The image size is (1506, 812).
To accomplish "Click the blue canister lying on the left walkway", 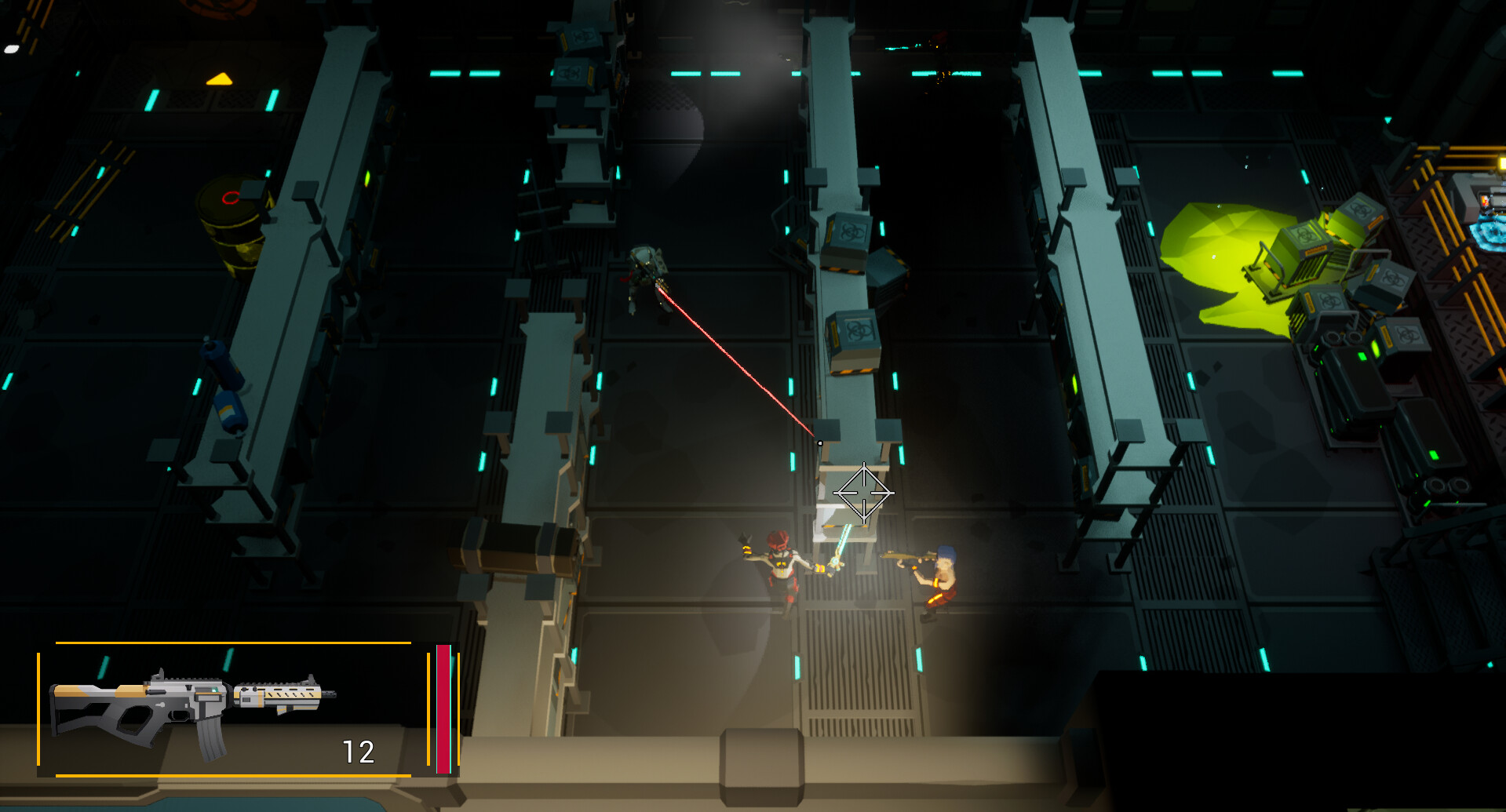I will pyautogui.click(x=224, y=384).
